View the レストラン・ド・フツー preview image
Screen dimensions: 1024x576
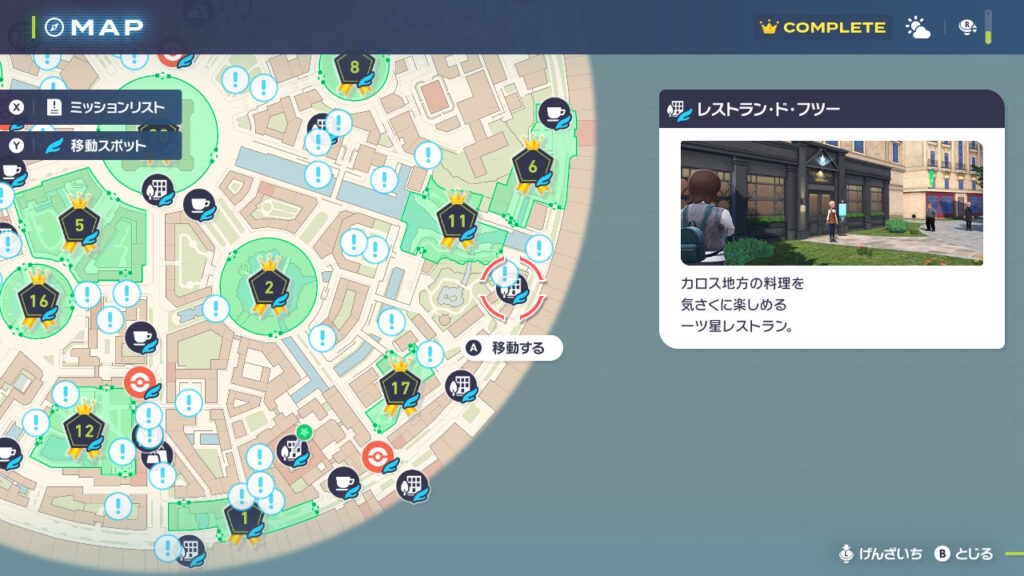tap(831, 203)
